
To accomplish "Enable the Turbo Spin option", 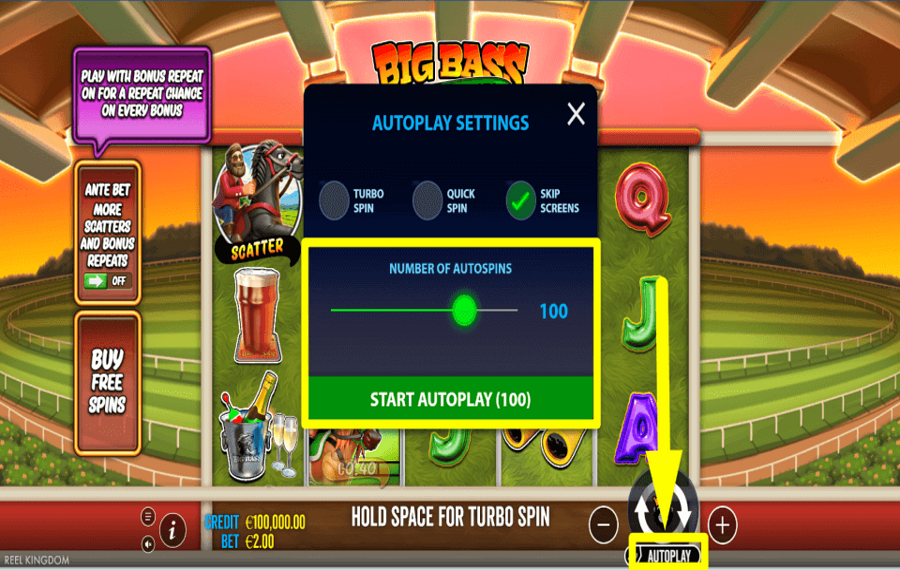I will pos(335,200).
